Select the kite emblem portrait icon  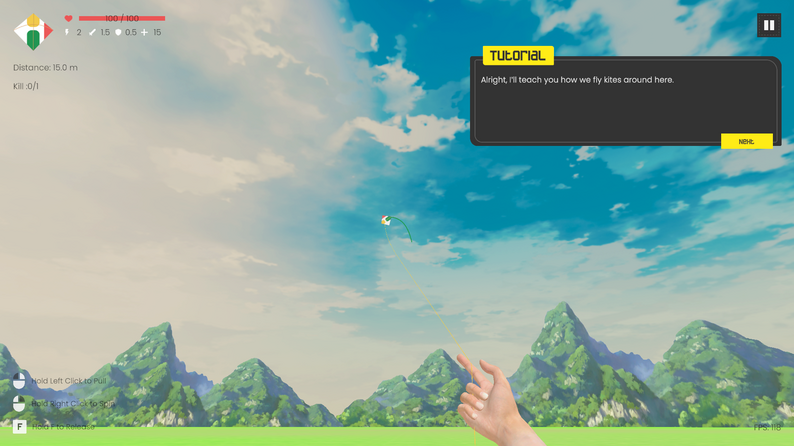pos(33,32)
